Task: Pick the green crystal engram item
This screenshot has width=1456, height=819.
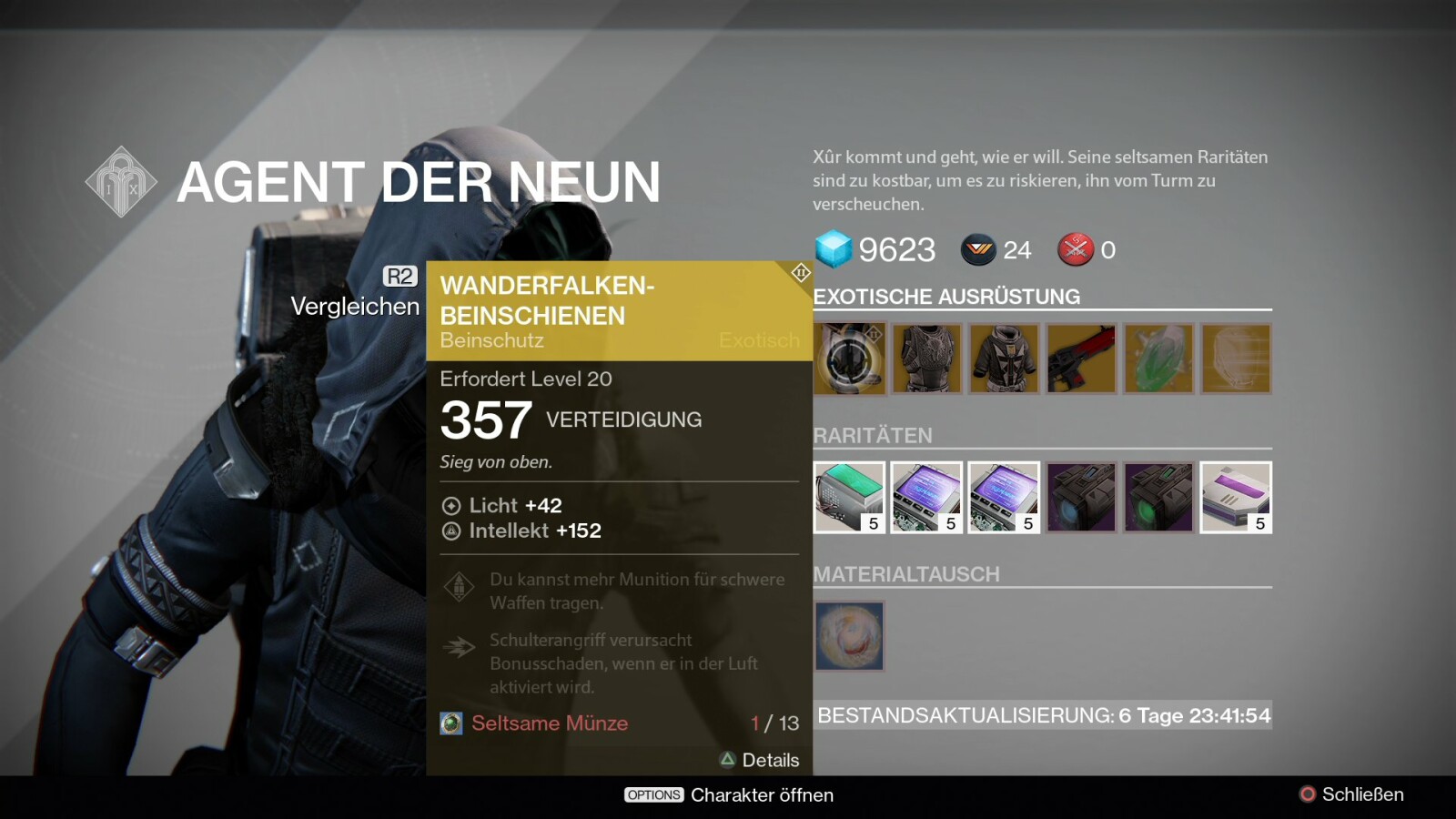Action: [x=1158, y=359]
